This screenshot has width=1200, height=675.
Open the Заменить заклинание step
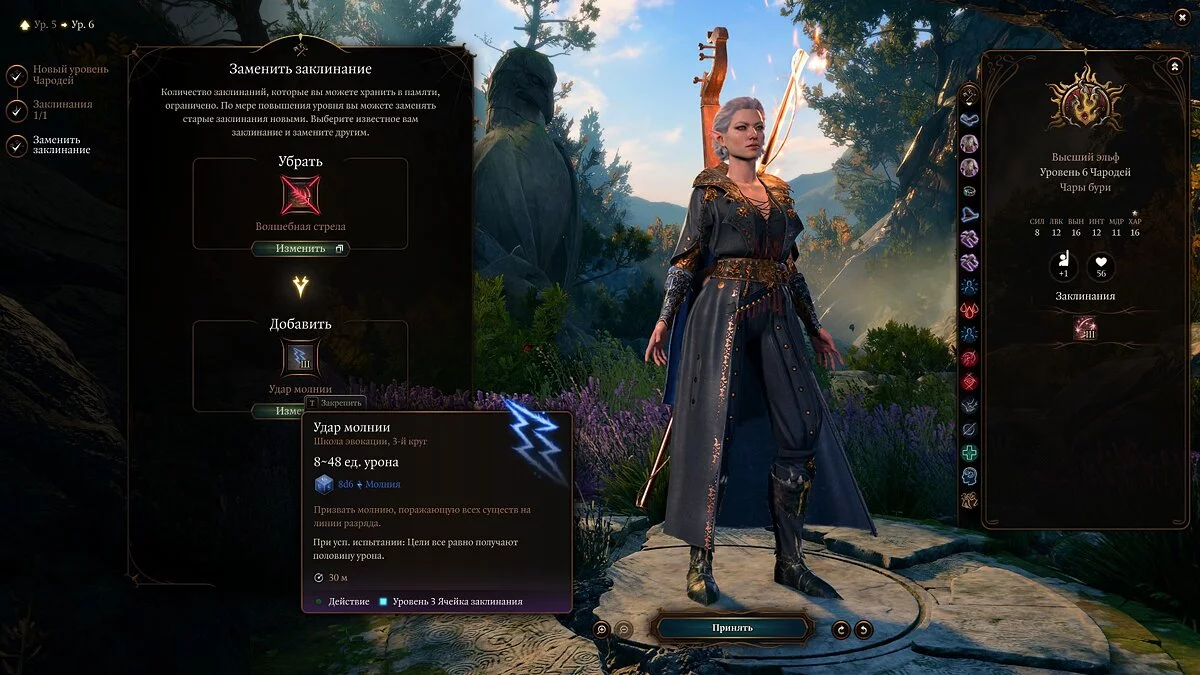pos(17,146)
